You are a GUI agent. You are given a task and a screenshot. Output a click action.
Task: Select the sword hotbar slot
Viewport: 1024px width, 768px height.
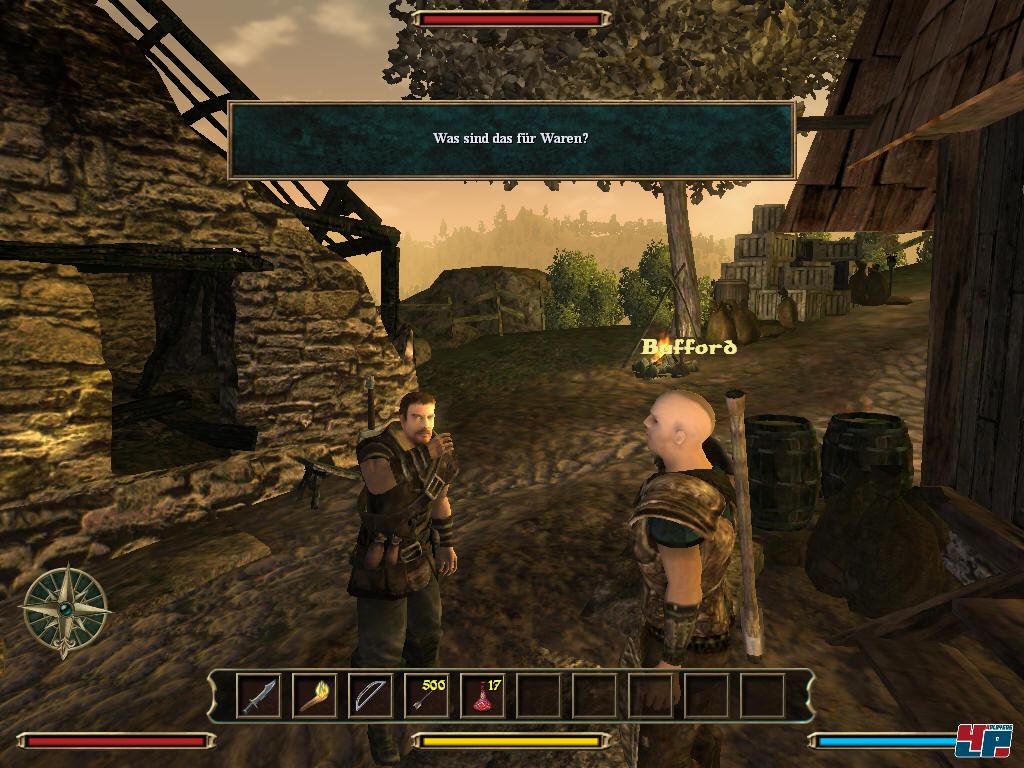(258, 696)
